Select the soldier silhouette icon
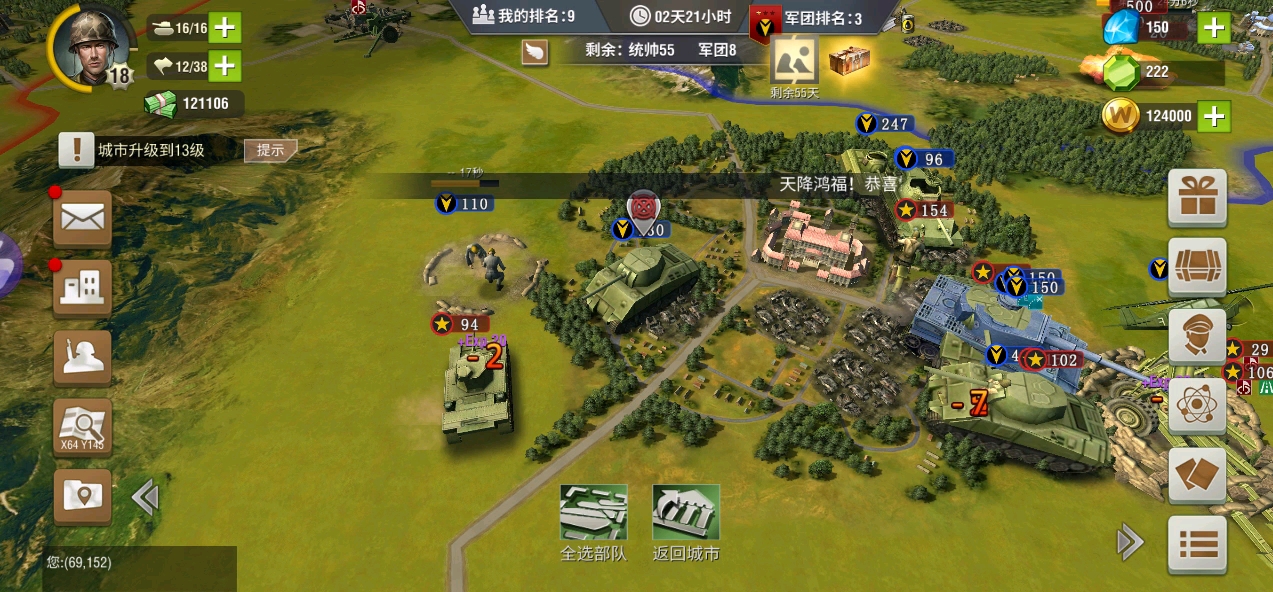Viewport: 1273px width, 592px height. coord(82,358)
